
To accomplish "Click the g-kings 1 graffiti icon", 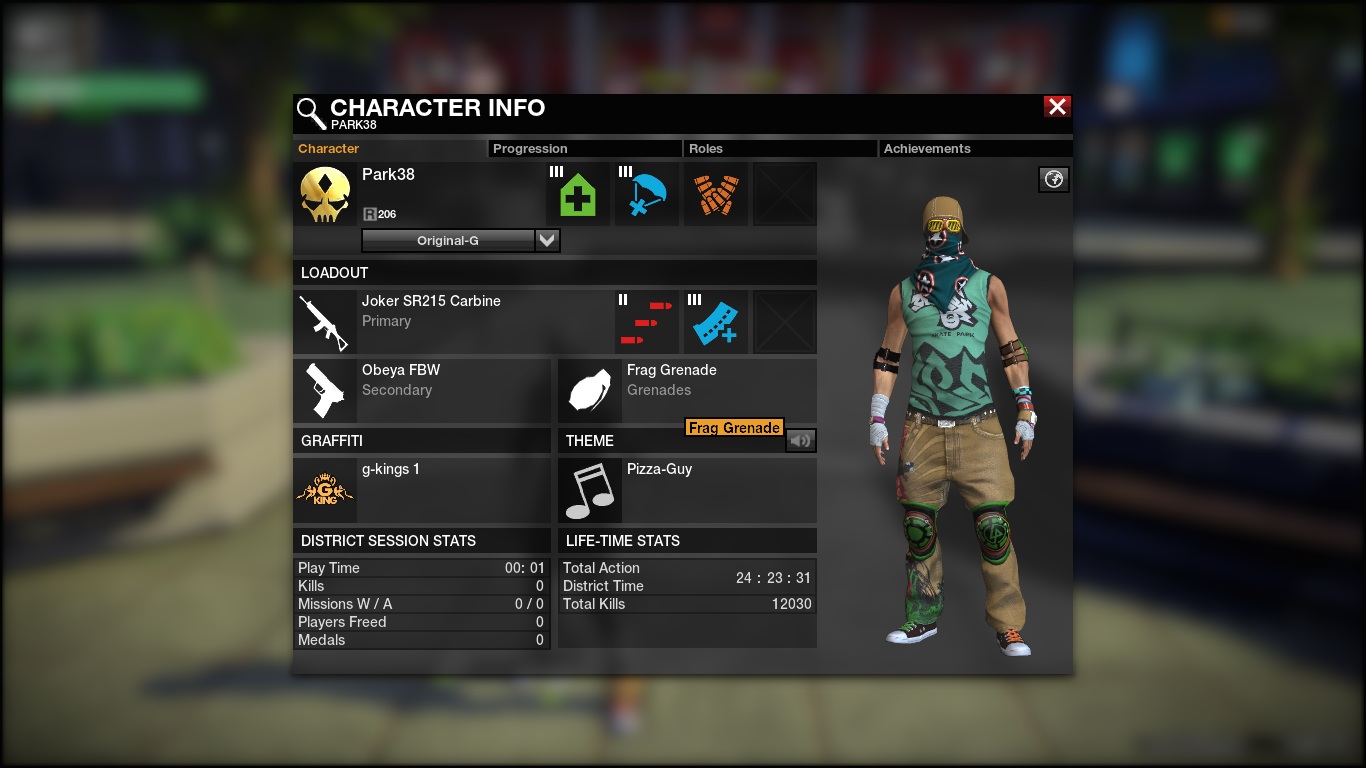I will pos(325,490).
